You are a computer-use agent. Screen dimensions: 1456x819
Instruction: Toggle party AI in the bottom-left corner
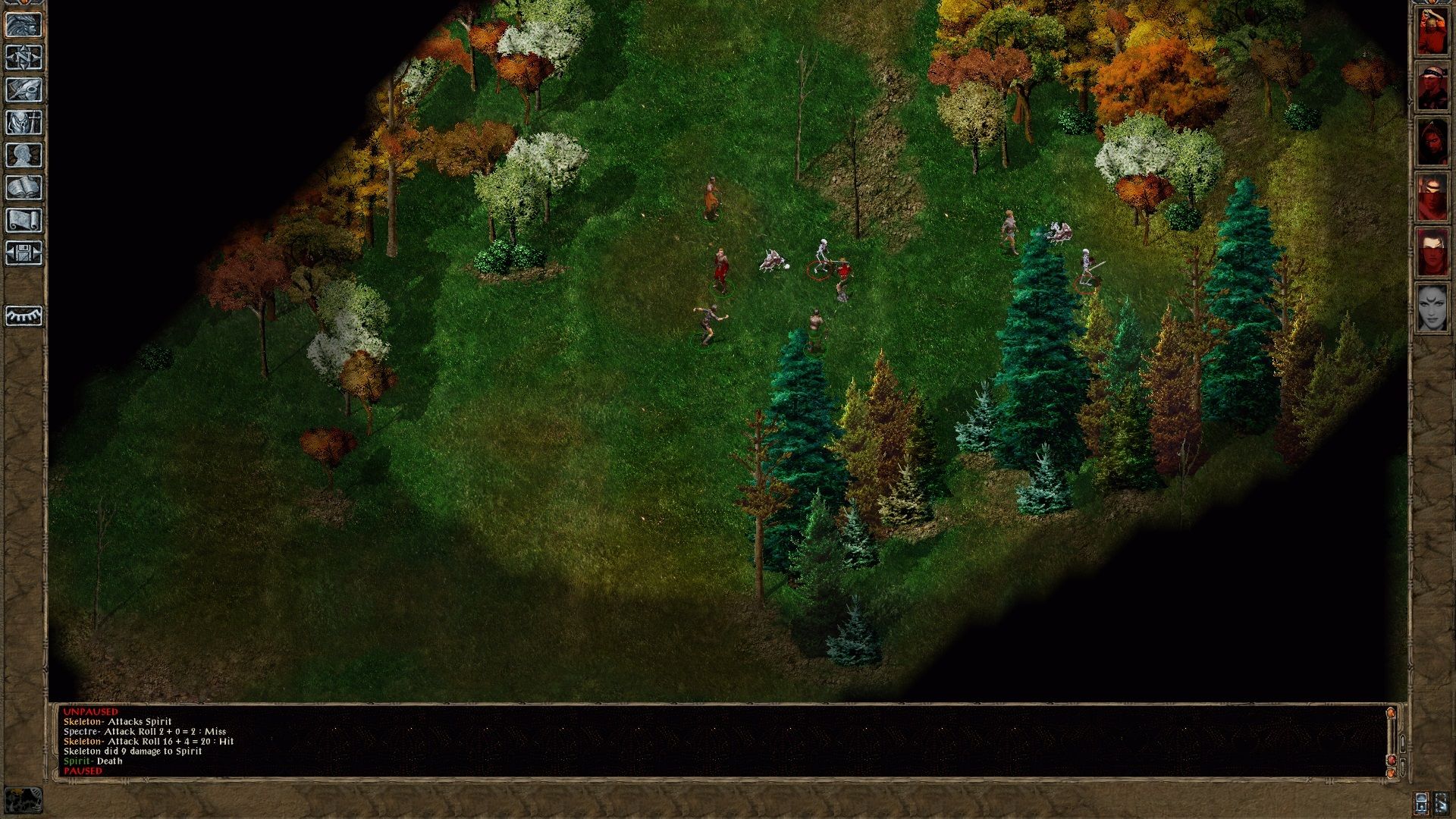24,800
